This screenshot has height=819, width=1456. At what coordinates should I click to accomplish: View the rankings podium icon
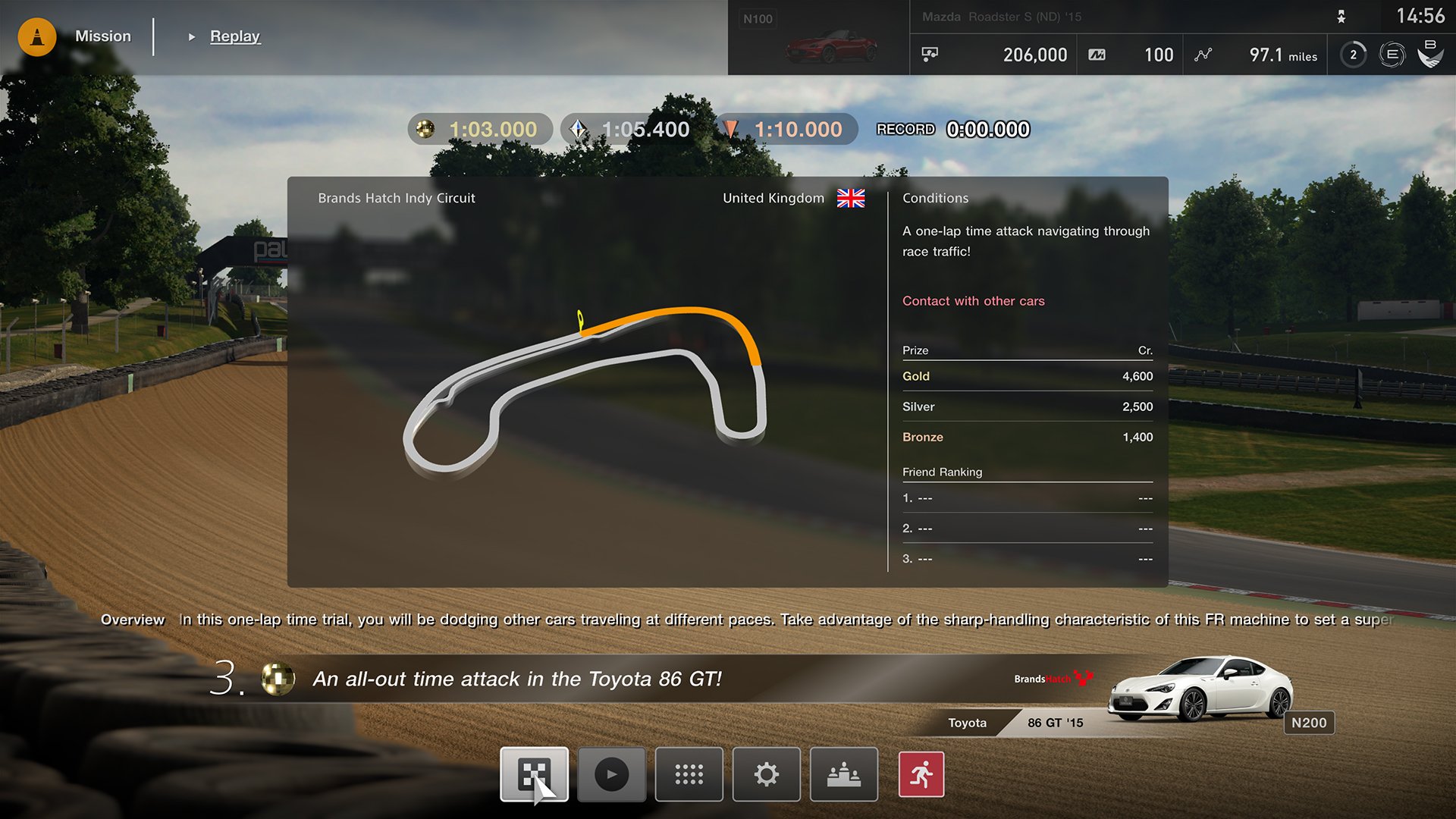pyautogui.click(x=843, y=774)
